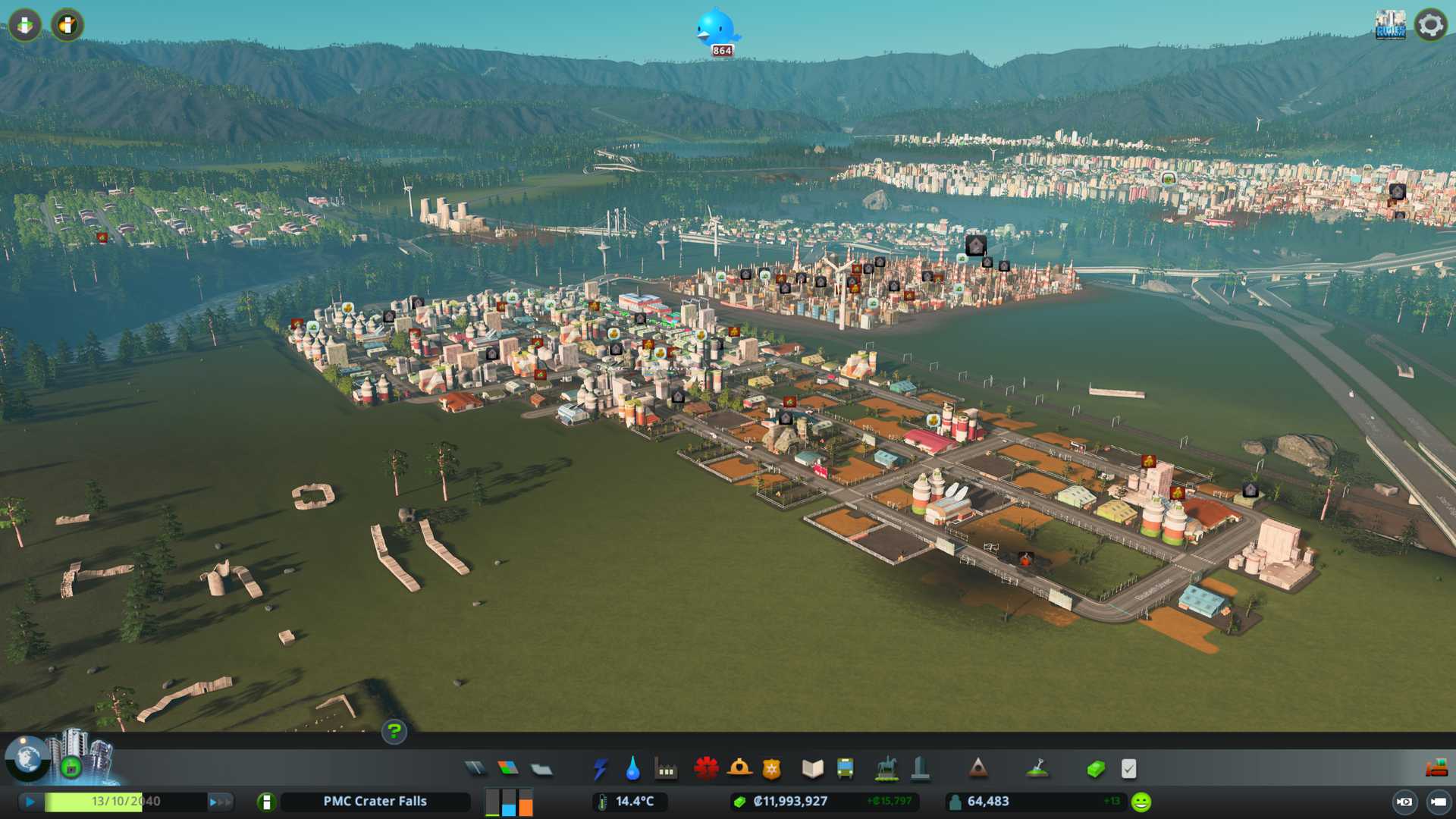Open the Water and Sewage menu
1456x819 pixels.
tap(632, 769)
